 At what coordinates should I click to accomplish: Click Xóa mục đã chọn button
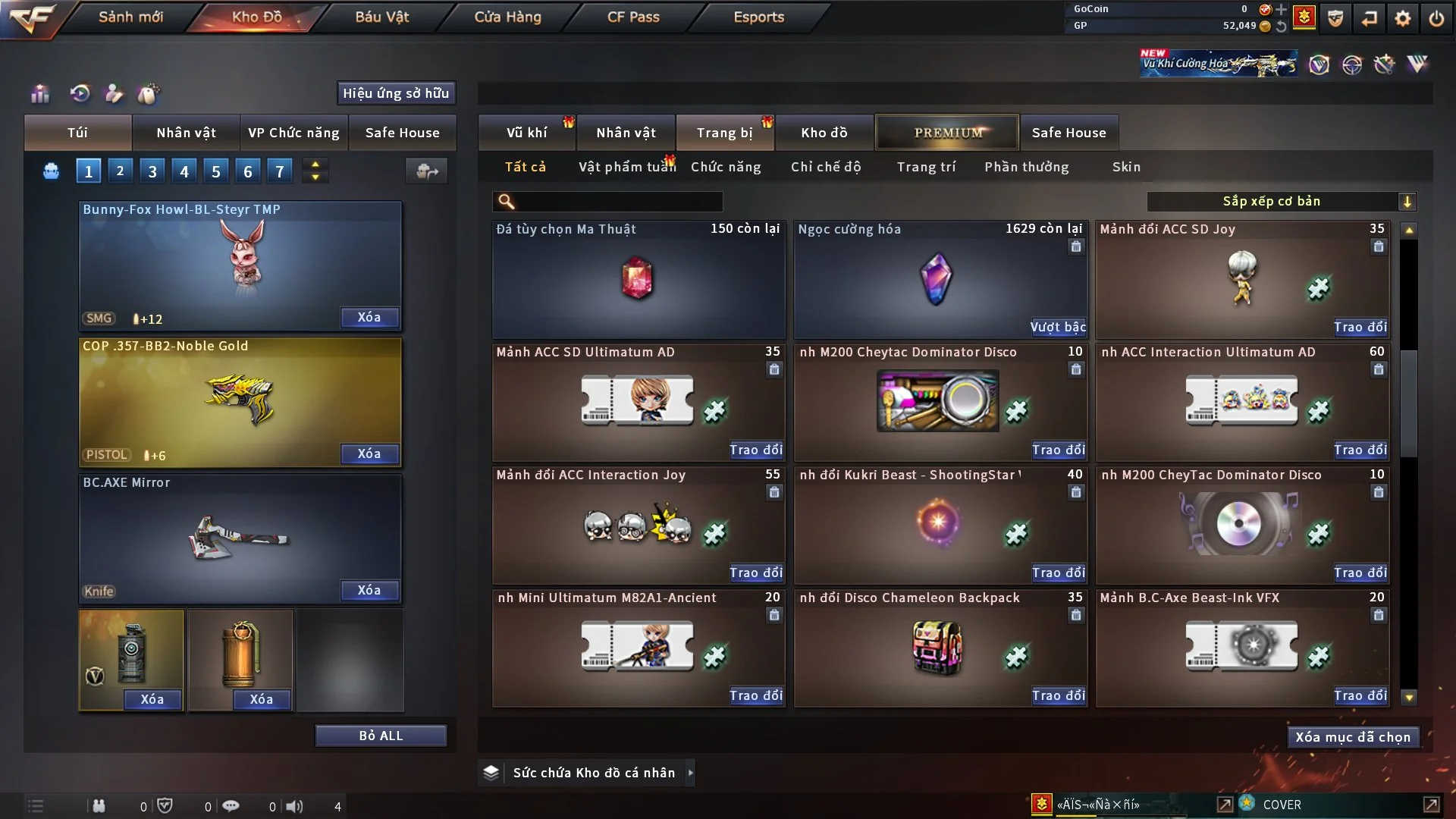click(1353, 737)
